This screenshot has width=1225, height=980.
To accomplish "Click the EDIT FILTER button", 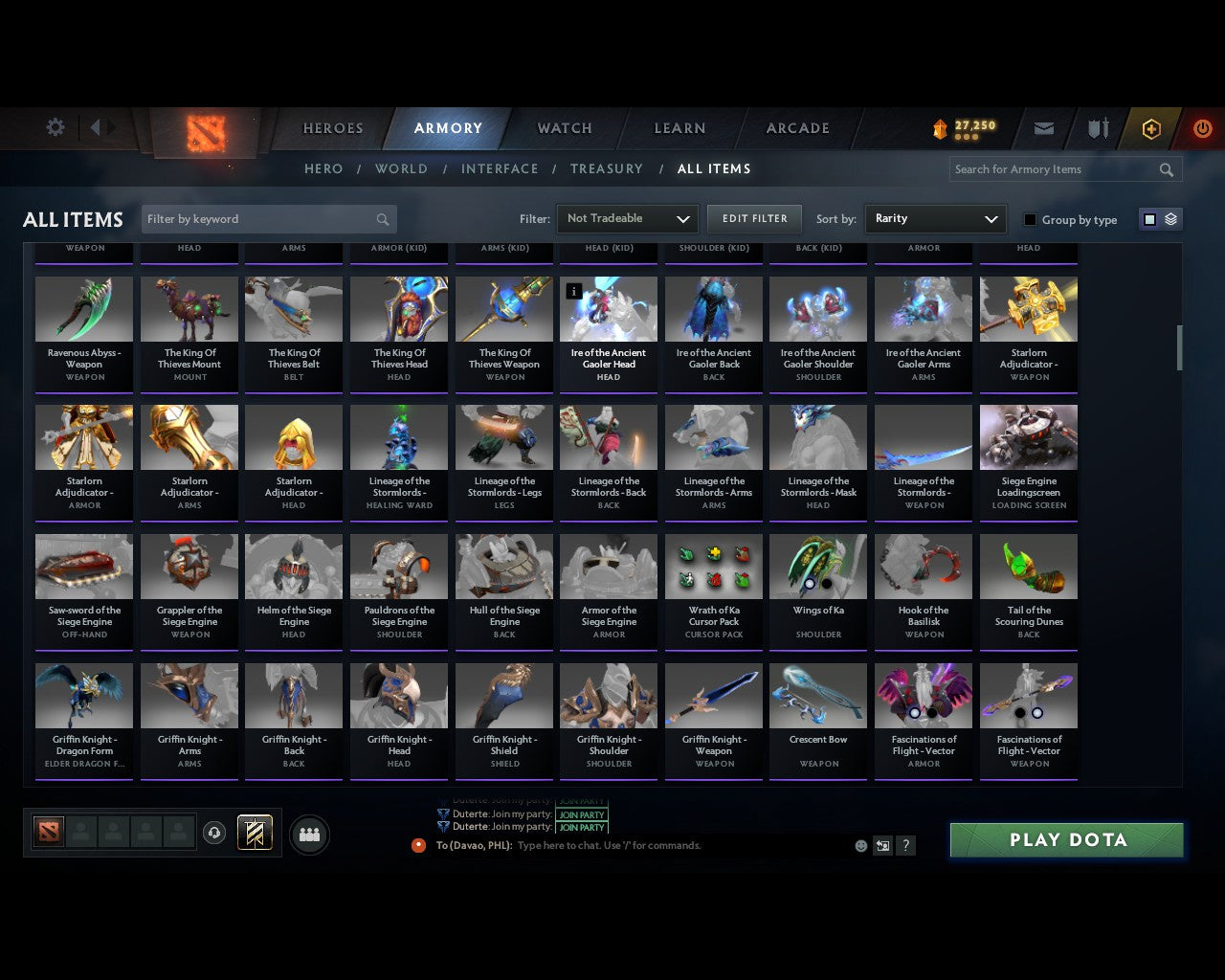I will (754, 218).
